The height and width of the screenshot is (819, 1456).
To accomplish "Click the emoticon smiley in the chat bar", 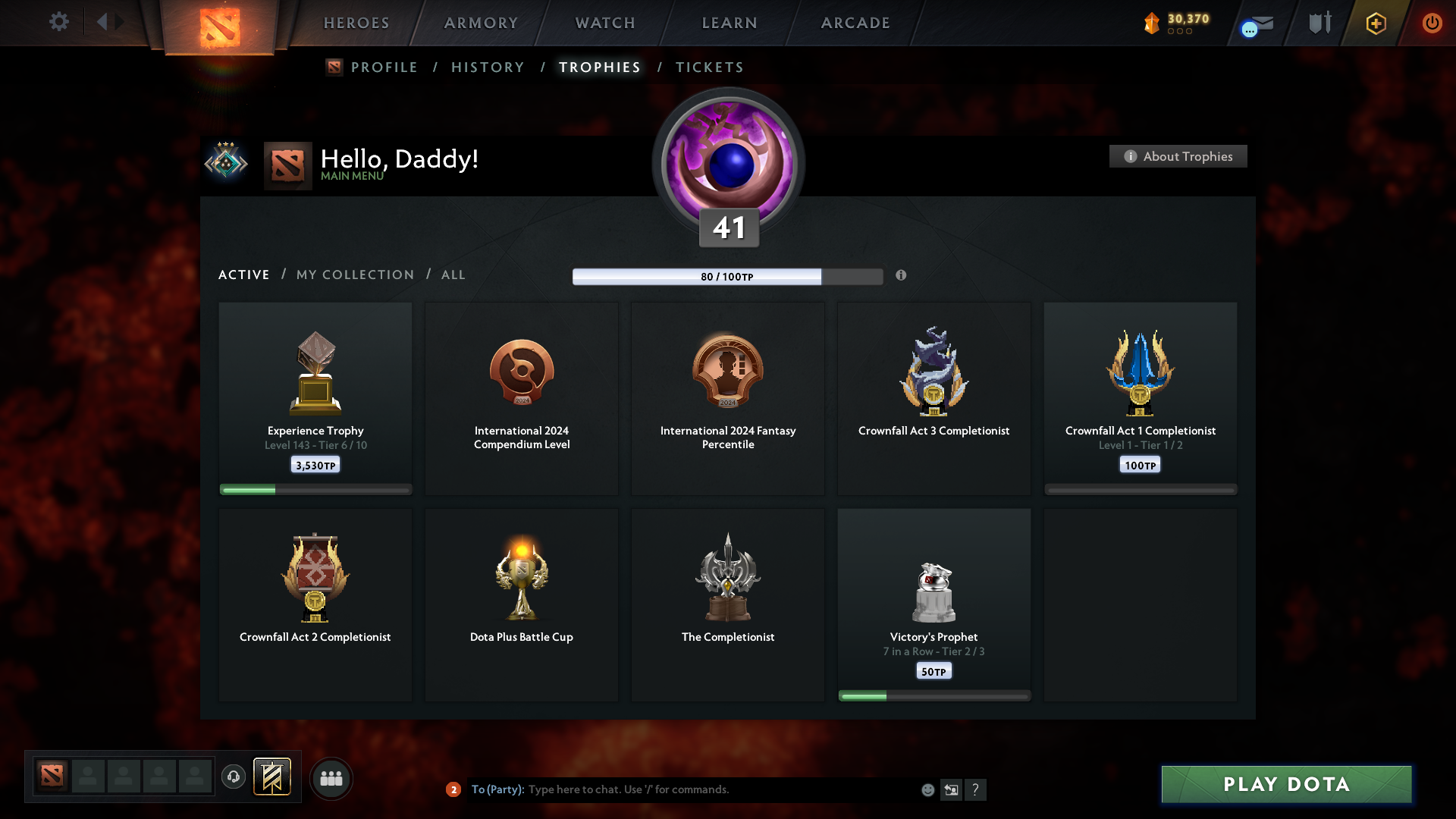I will click(928, 789).
